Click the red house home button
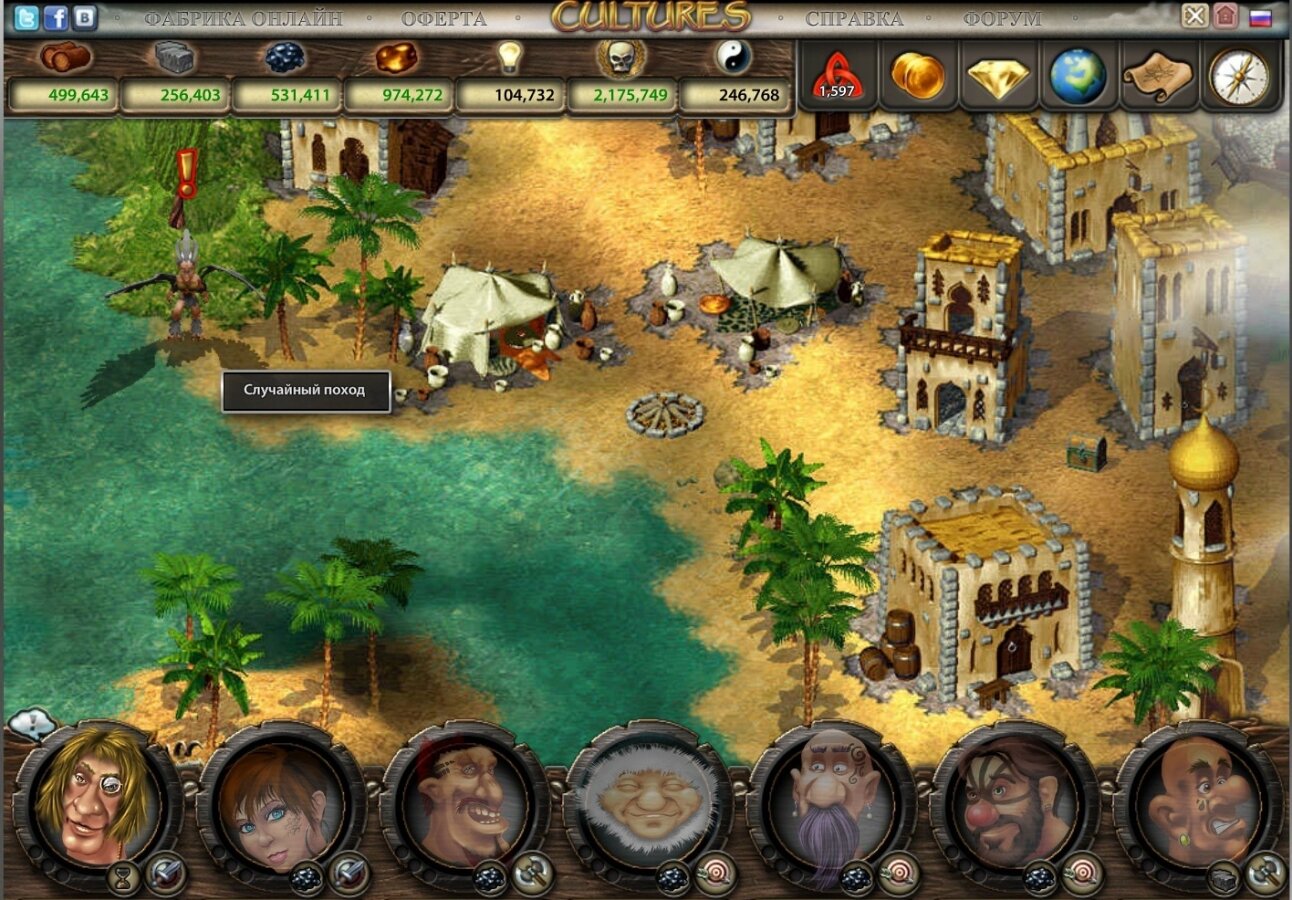 pos(1225,16)
